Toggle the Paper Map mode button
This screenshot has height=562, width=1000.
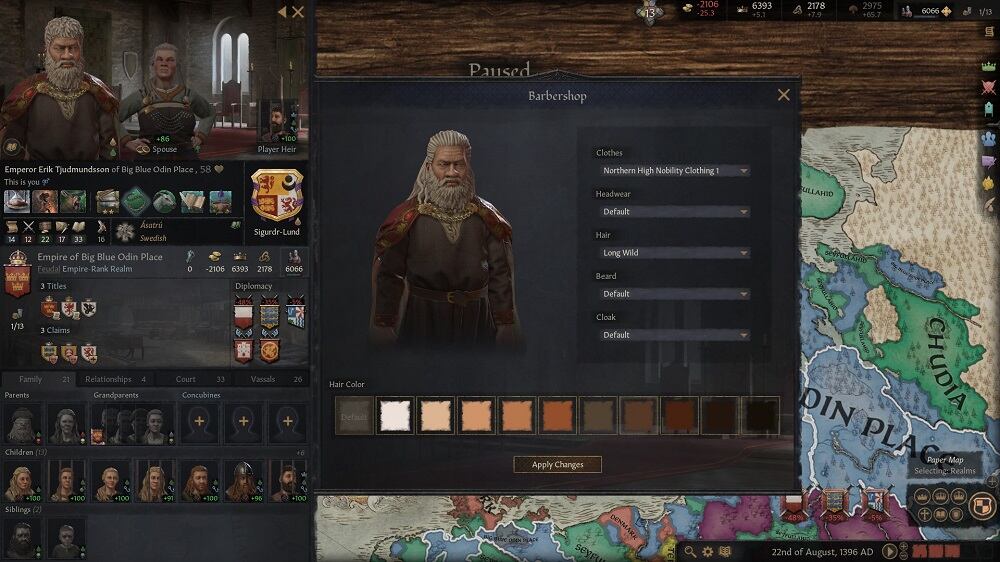[984, 506]
